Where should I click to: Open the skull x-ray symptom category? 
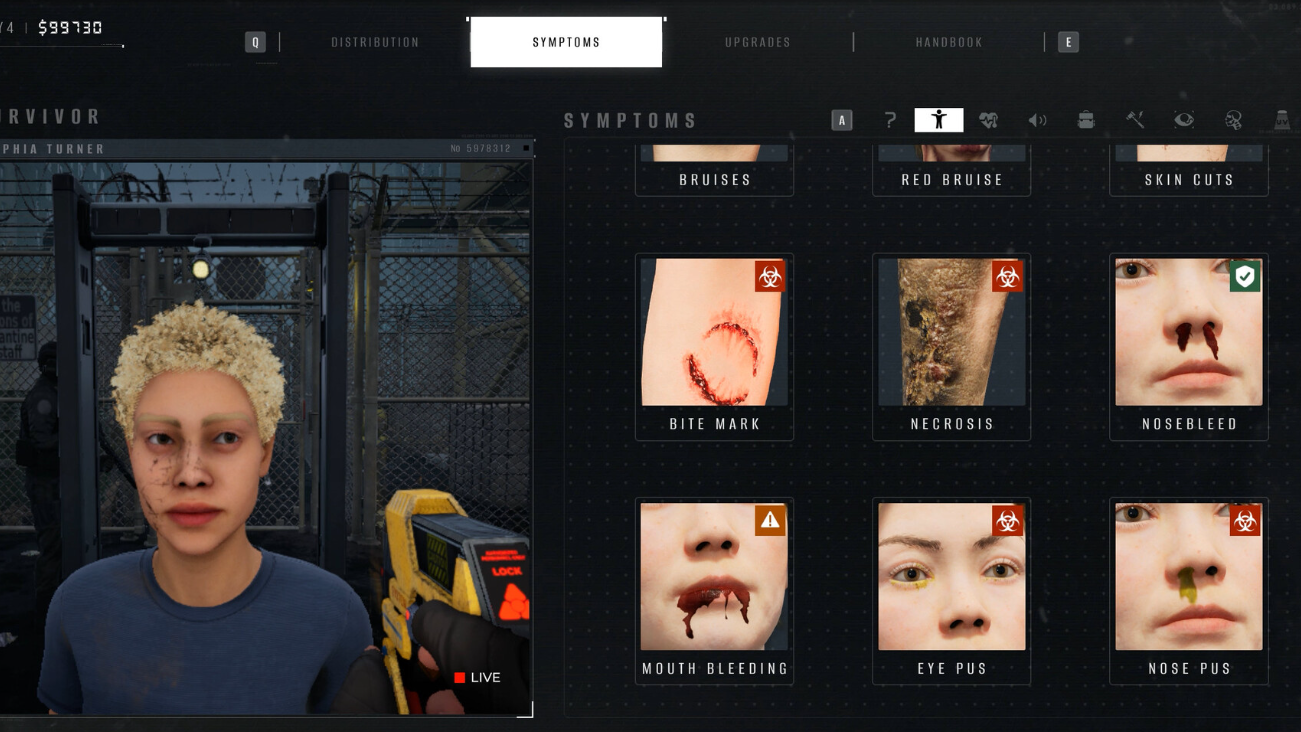[1233, 120]
